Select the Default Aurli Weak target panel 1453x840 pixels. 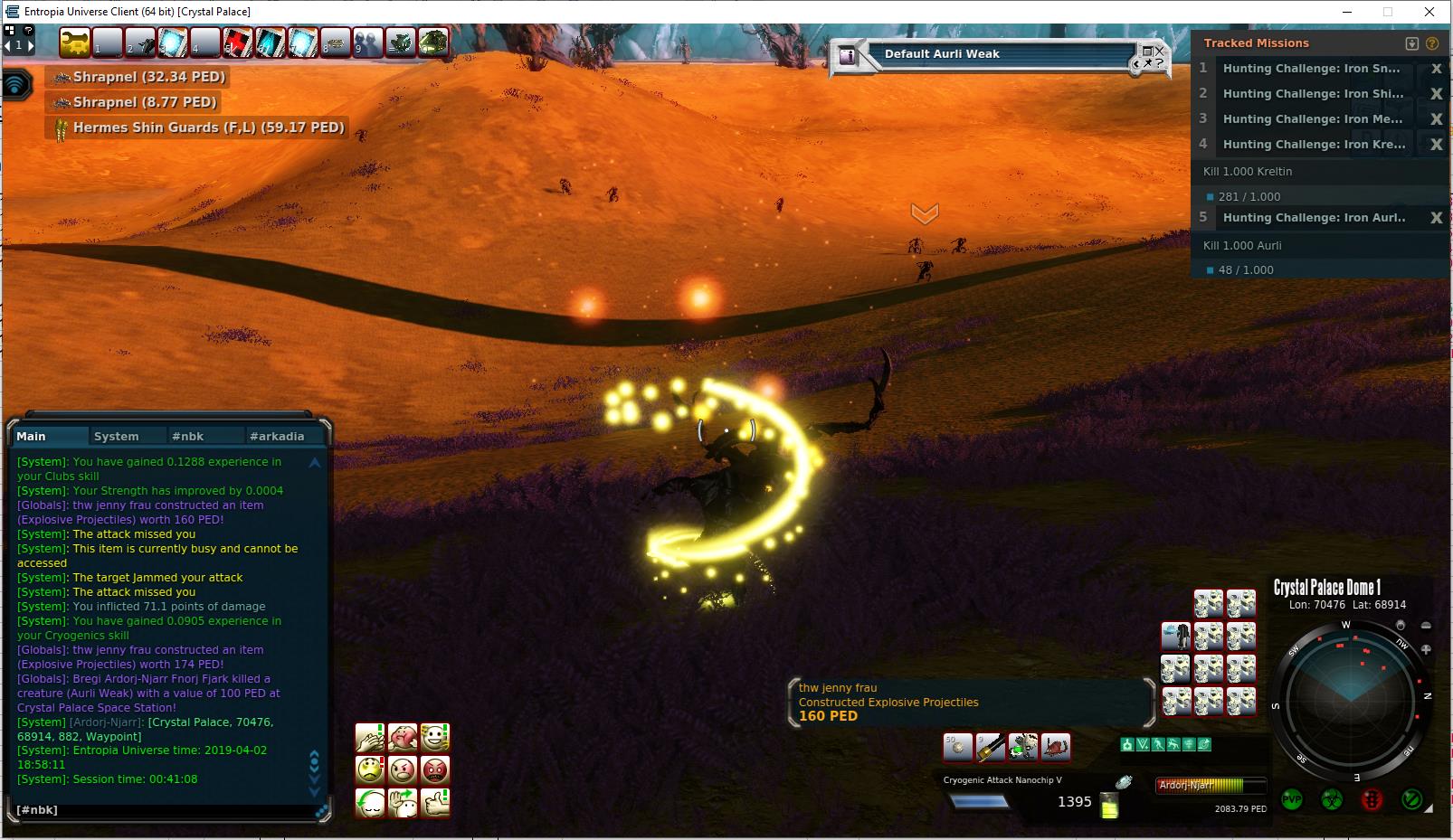995,54
